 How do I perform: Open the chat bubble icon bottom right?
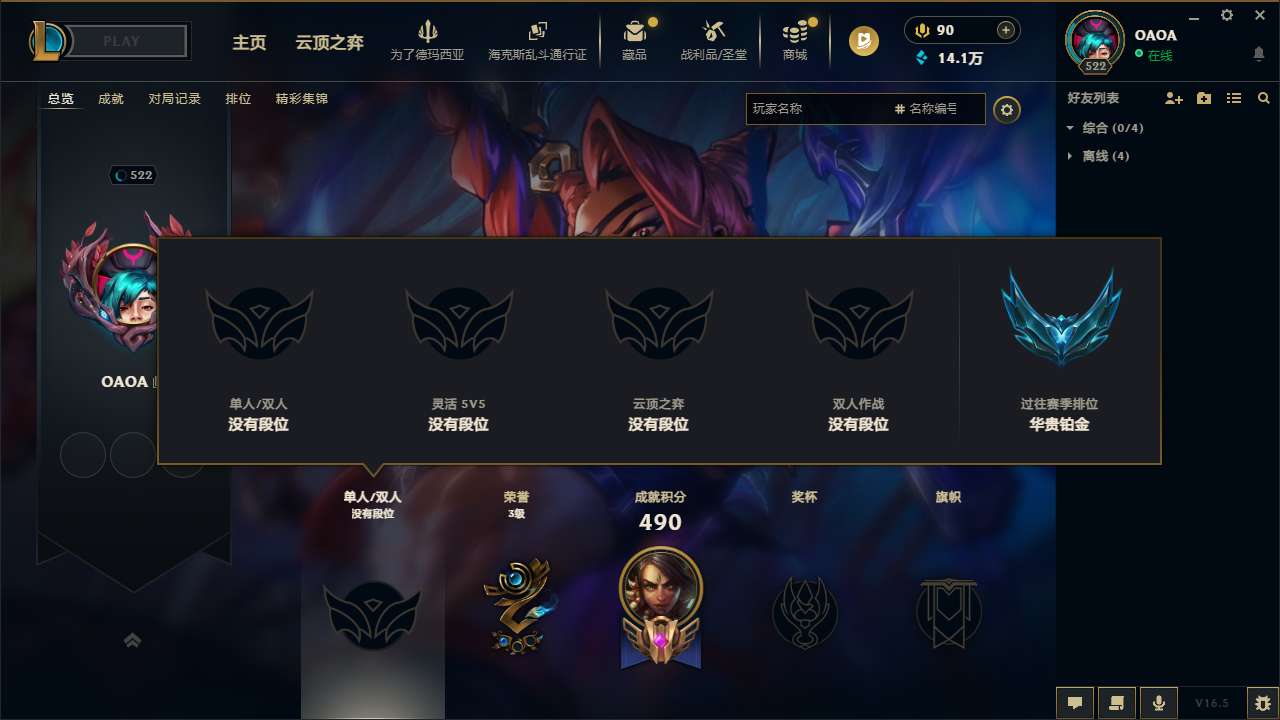pos(1075,703)
